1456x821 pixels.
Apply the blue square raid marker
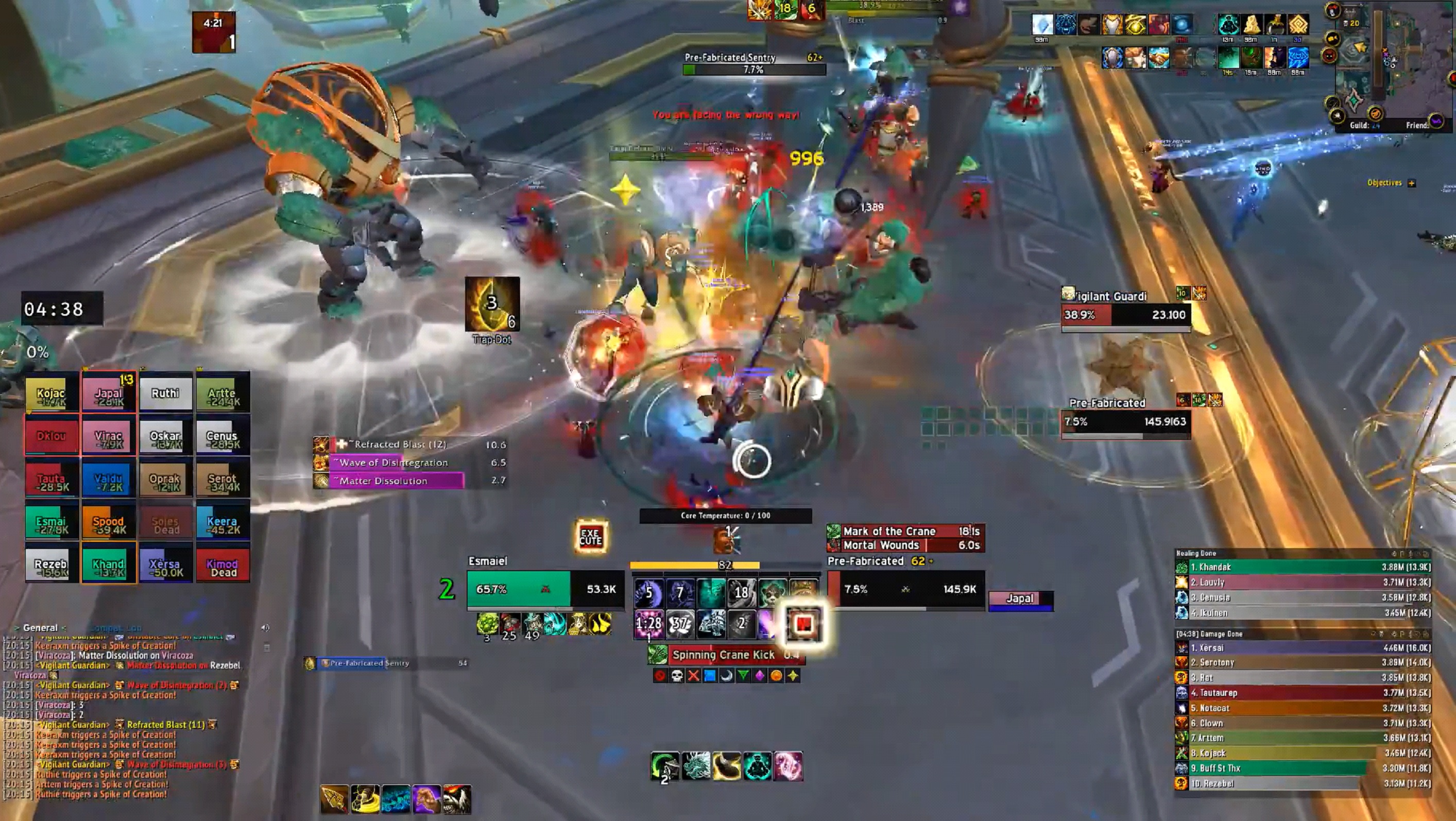tap(710, 676)
